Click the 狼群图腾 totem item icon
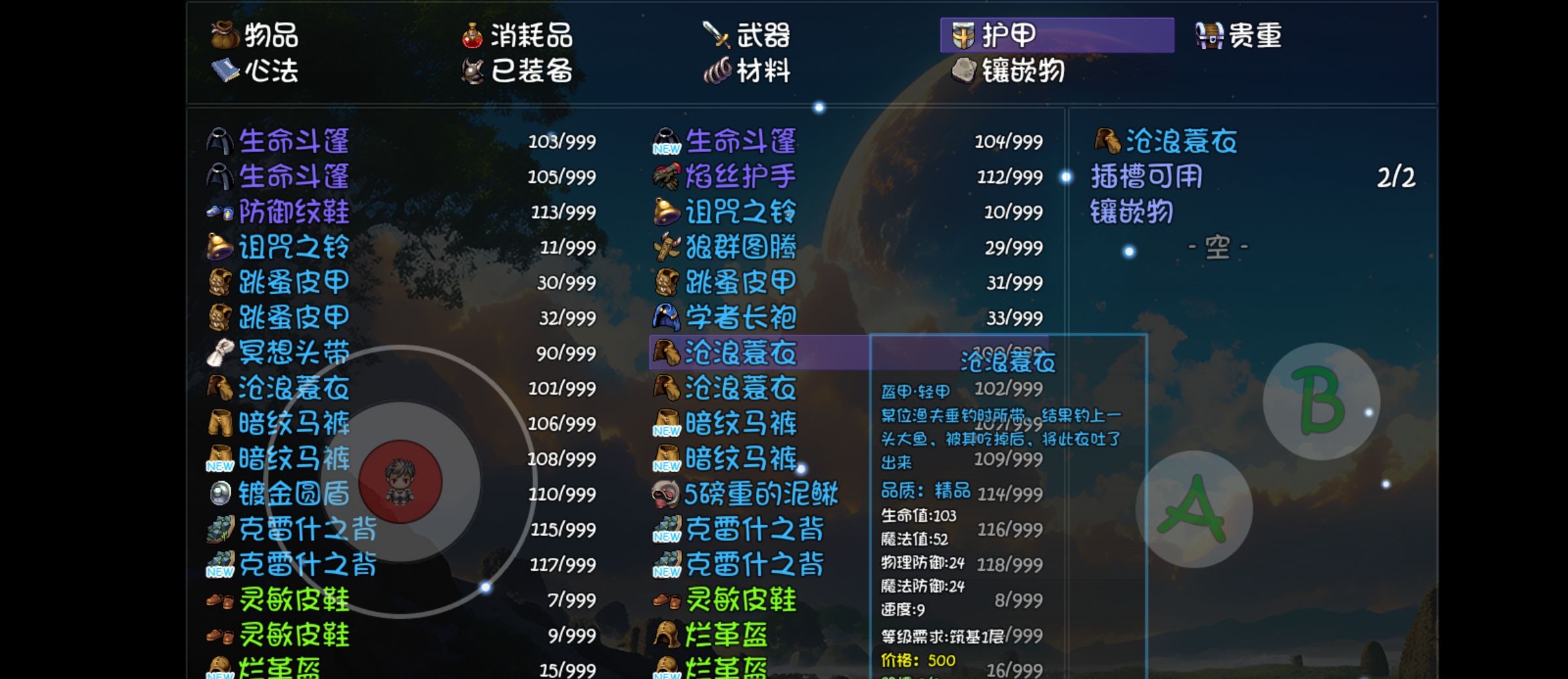 click(665, 247)
